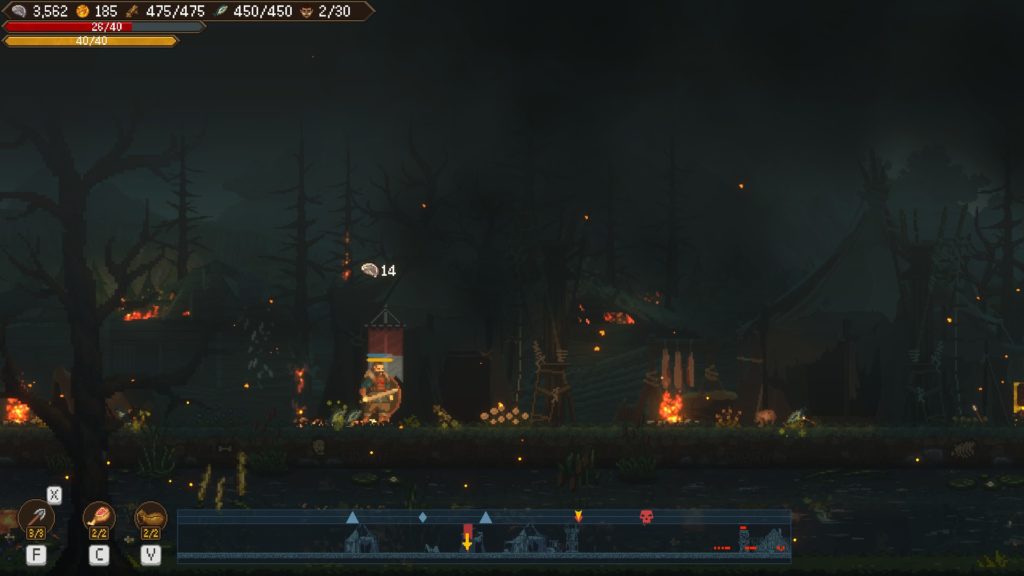Click the villager population face icon
Screen dimensions: 1024x576
coord(306,11)
